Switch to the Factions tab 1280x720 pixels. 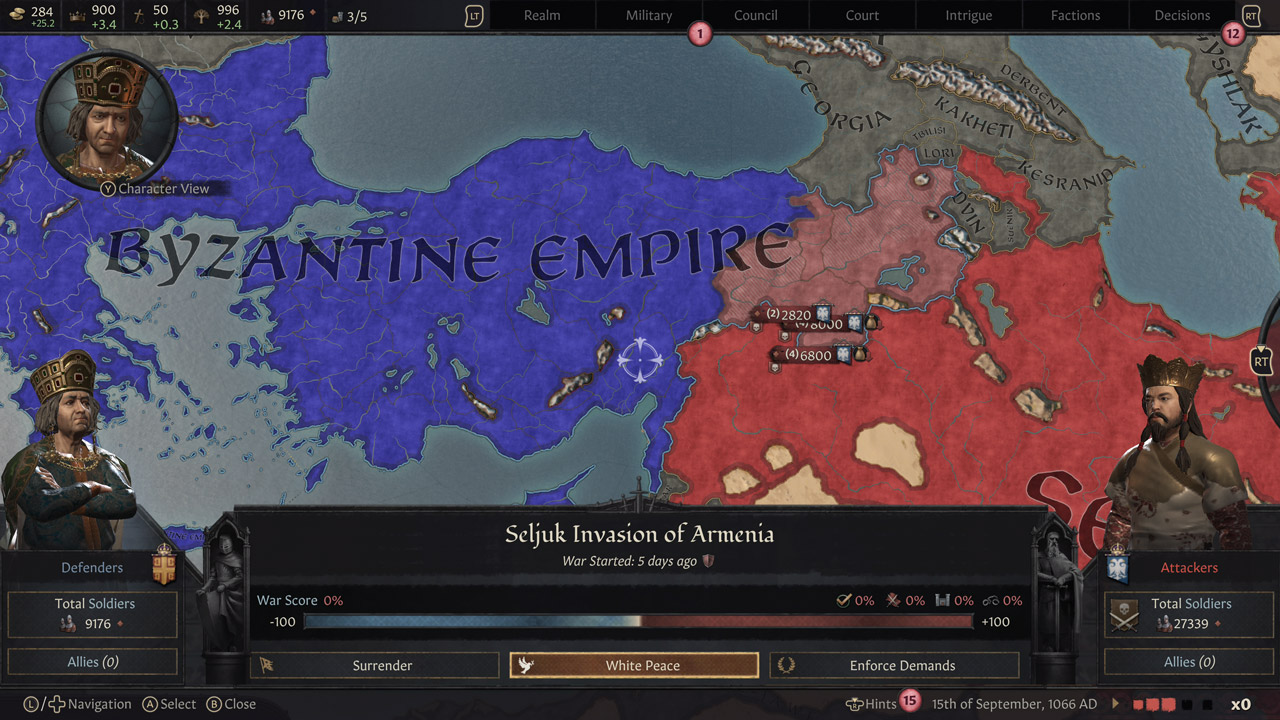(1075, 15)
